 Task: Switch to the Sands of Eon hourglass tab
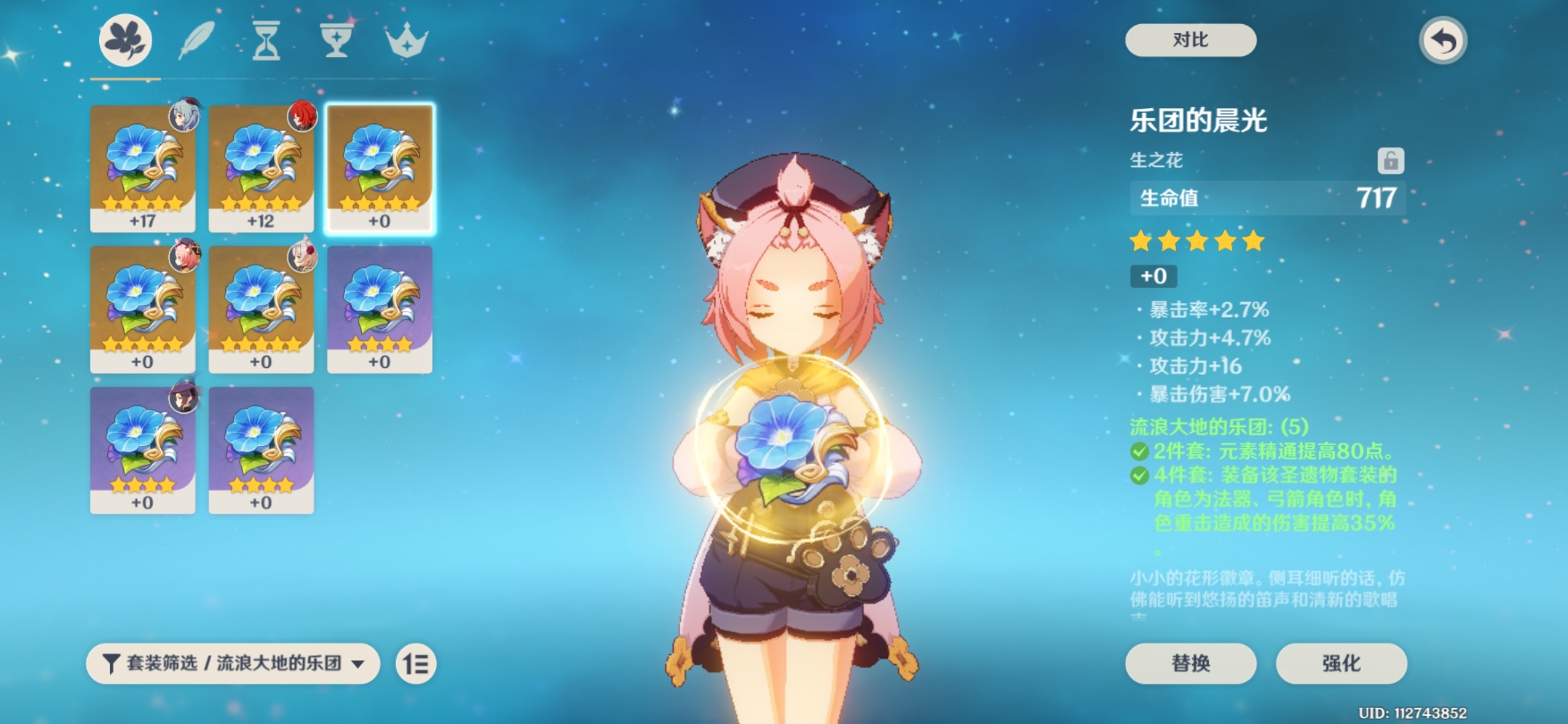click(x=266, y=40)
